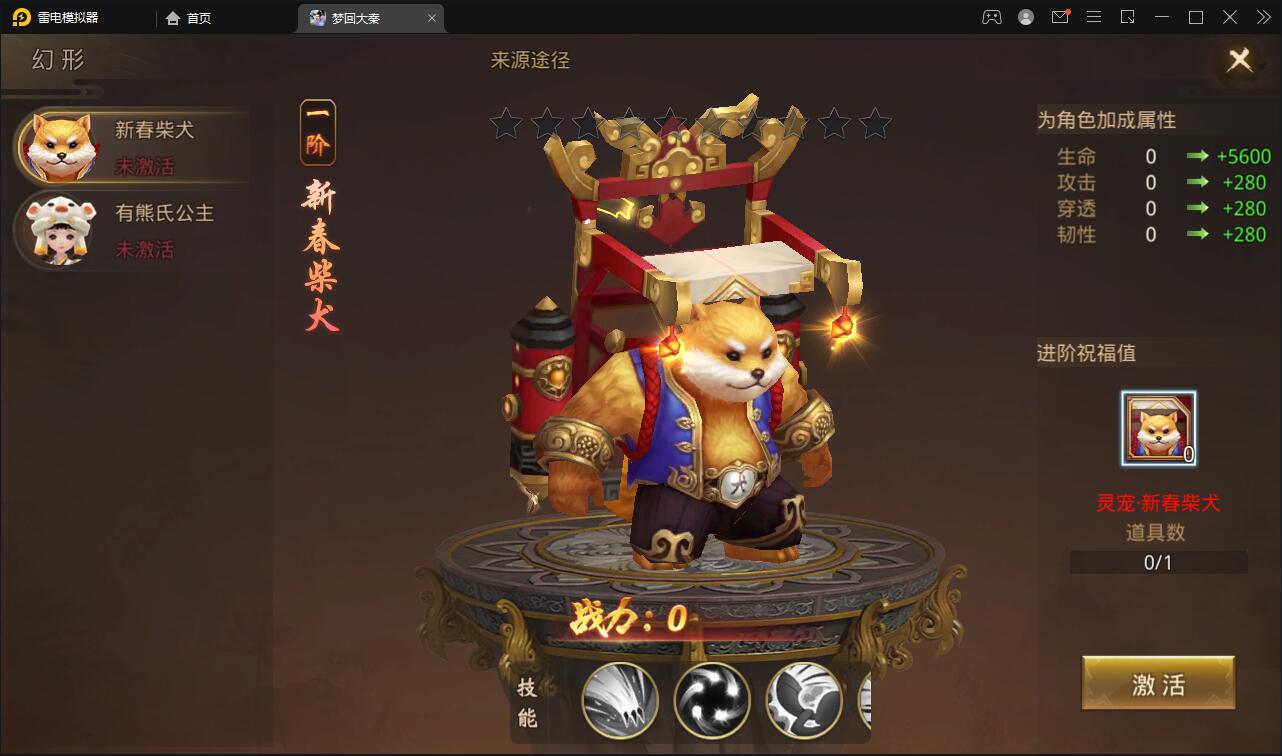
Task: Click the 来源途径 source text
Action: click(x=531, y=61)
